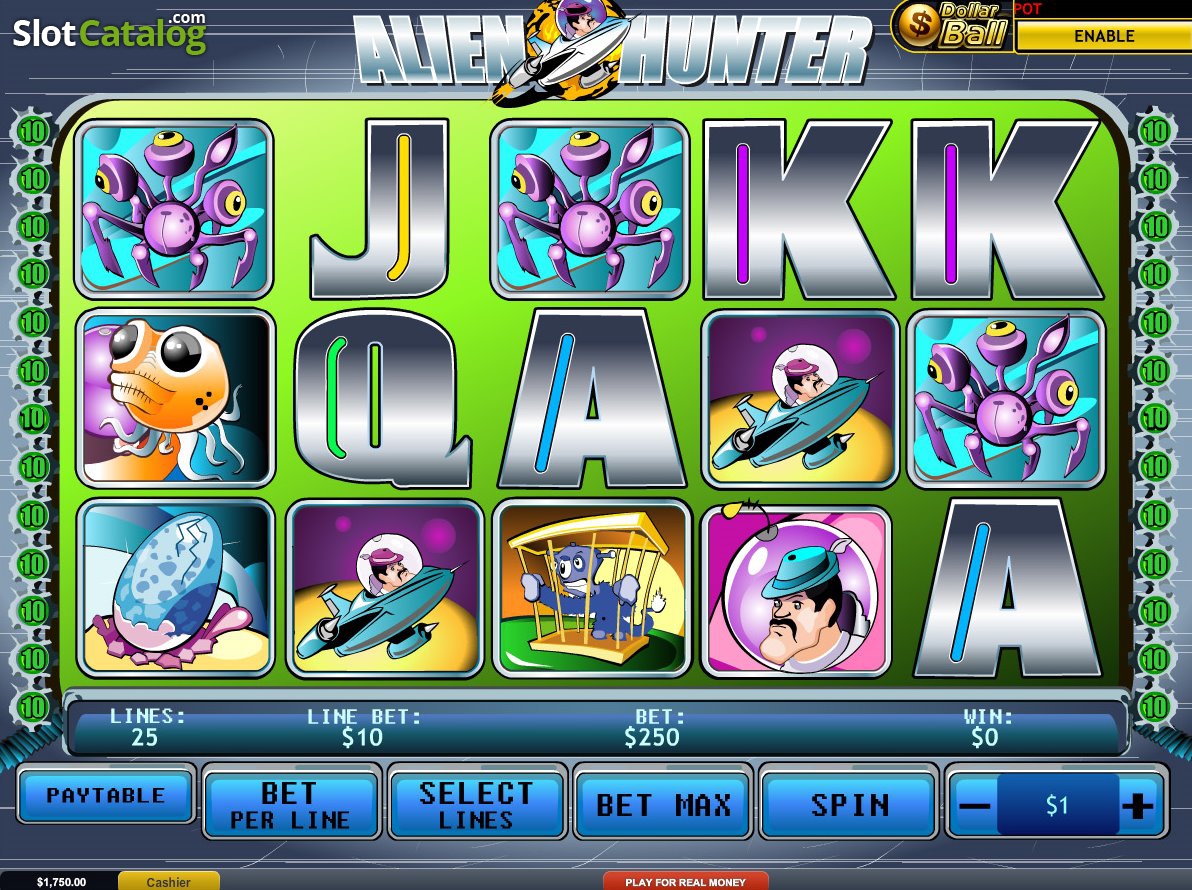Image resolution: width=1192 pixels, height=890 pixels.
Task: Activate Bet Max
Action: pos(663,805)
